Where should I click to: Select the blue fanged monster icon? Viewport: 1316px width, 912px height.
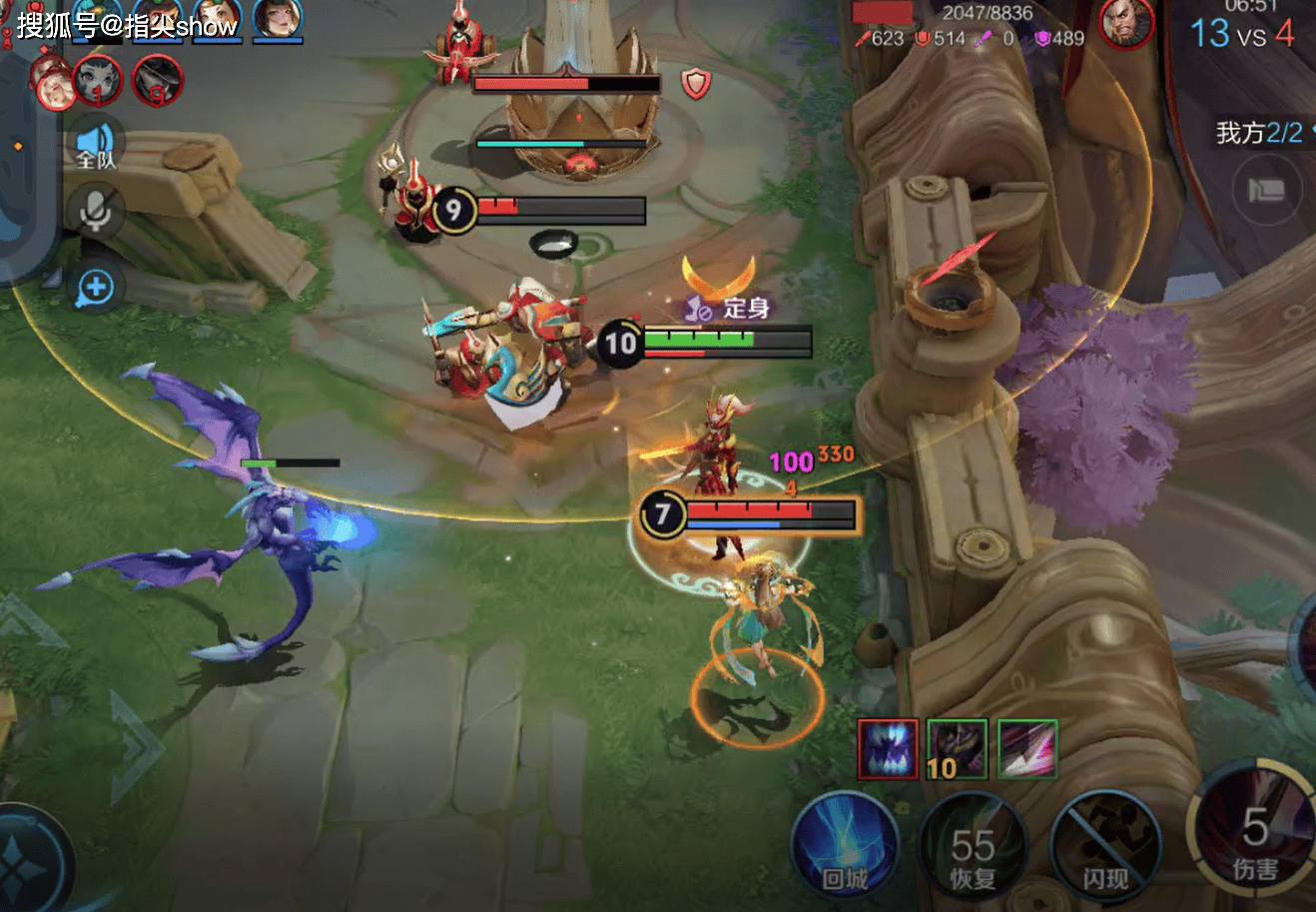888,749
